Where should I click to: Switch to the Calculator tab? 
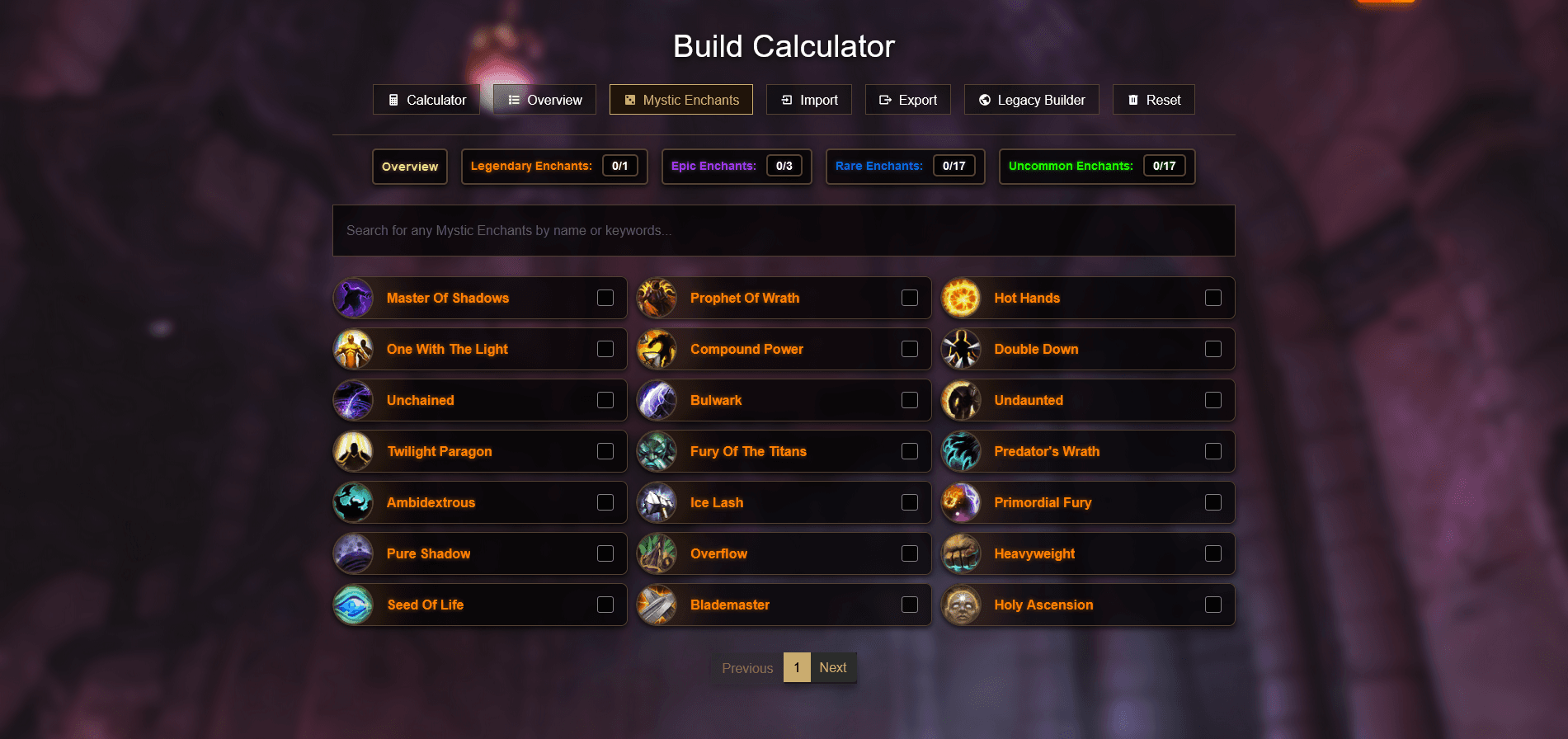click(x=426, y=99)
